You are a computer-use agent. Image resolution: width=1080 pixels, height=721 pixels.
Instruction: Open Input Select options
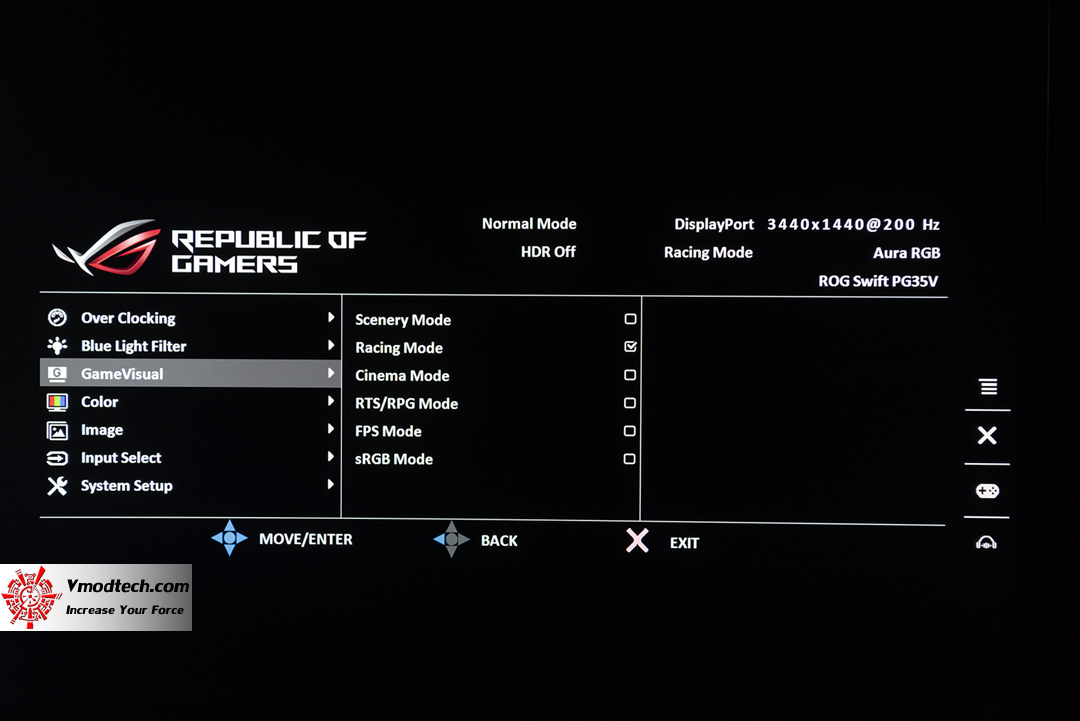coord(121,458)
